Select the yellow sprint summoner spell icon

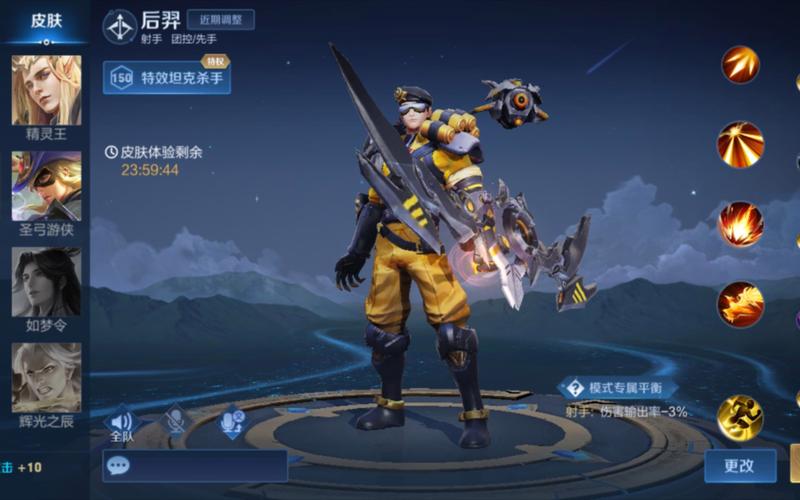tap(741, 417)
